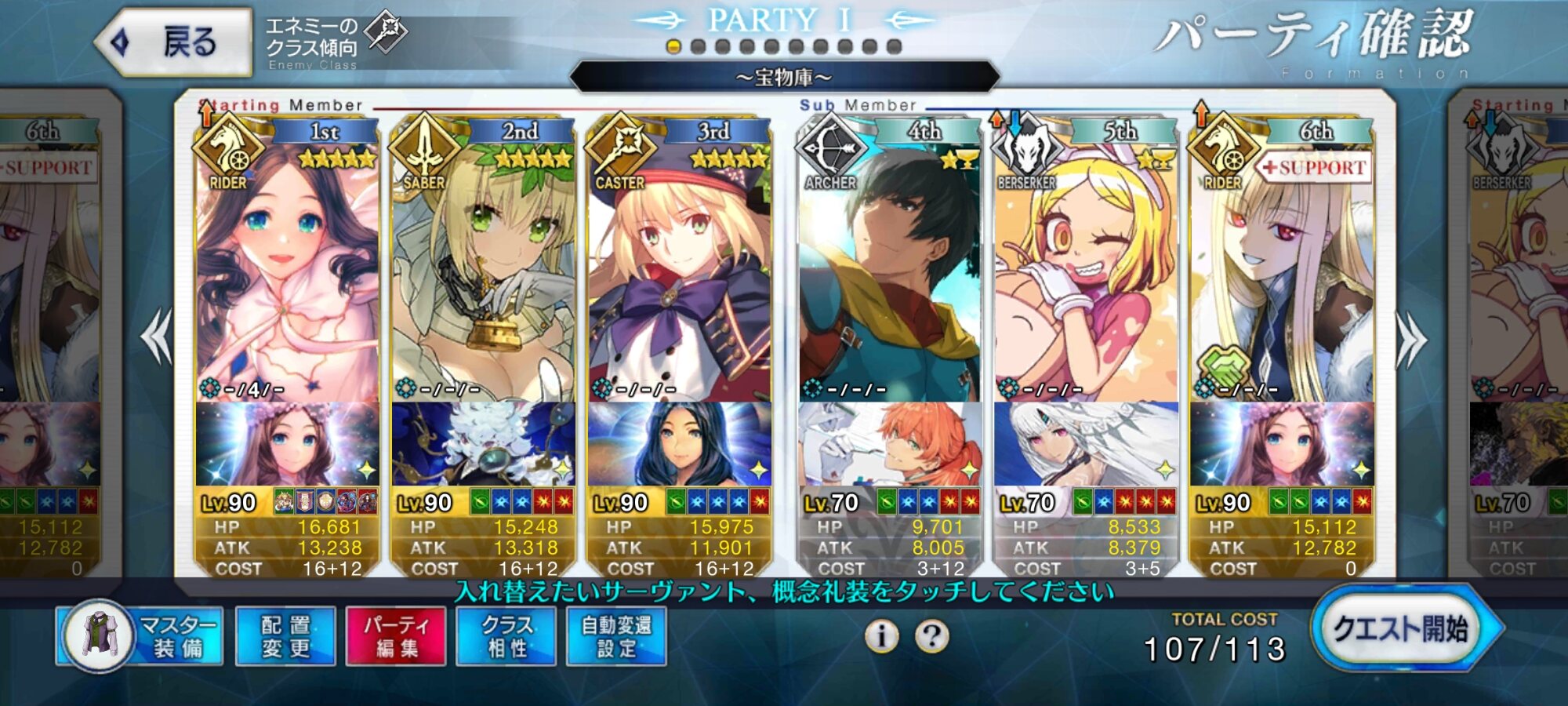Open マスター装備 master equipment

[141, 636]
